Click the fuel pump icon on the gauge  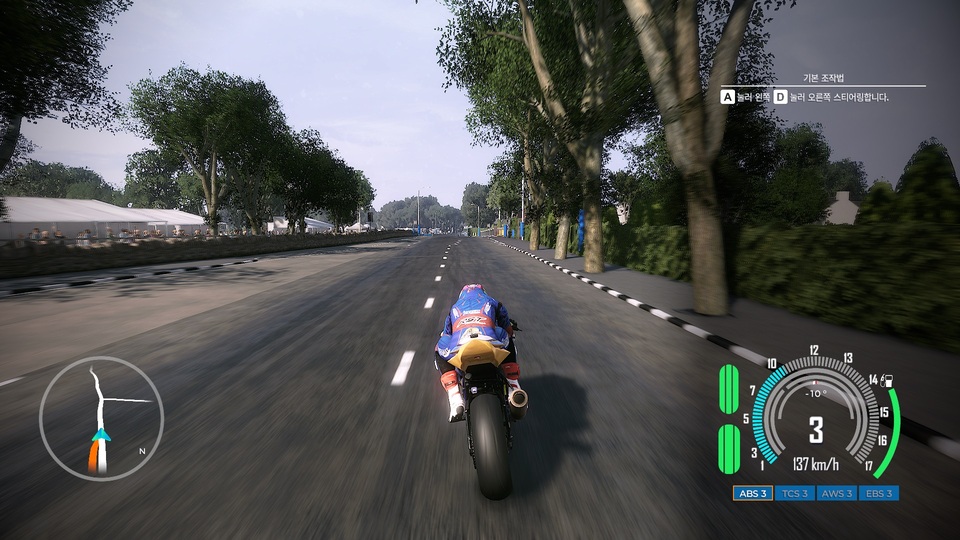click(889, 379)
